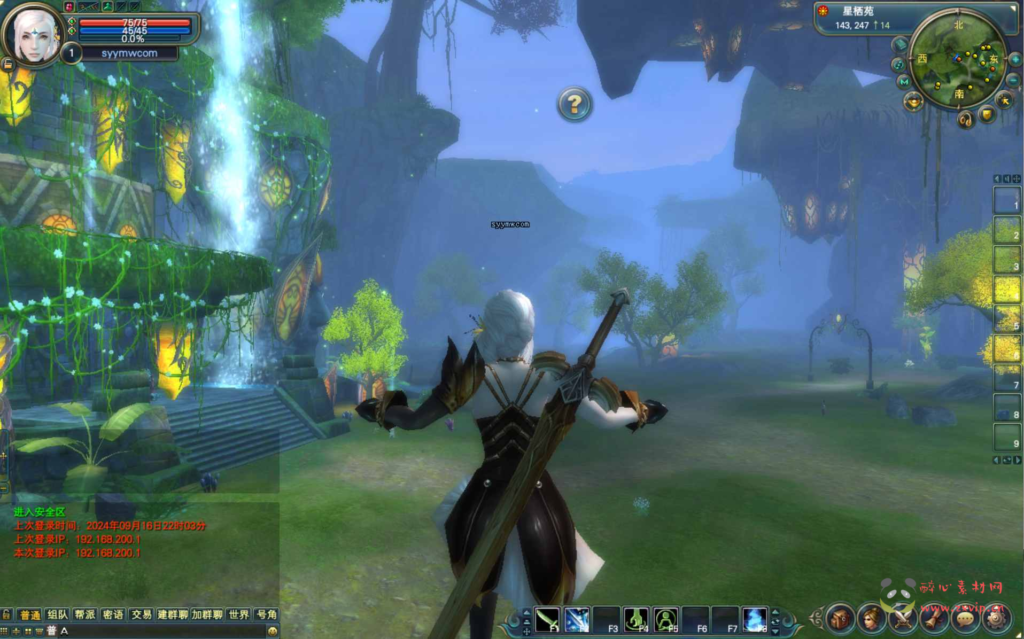Click the headphones icon below the minimap
The width and height of the screenshot is (1024, 639).
965,119
